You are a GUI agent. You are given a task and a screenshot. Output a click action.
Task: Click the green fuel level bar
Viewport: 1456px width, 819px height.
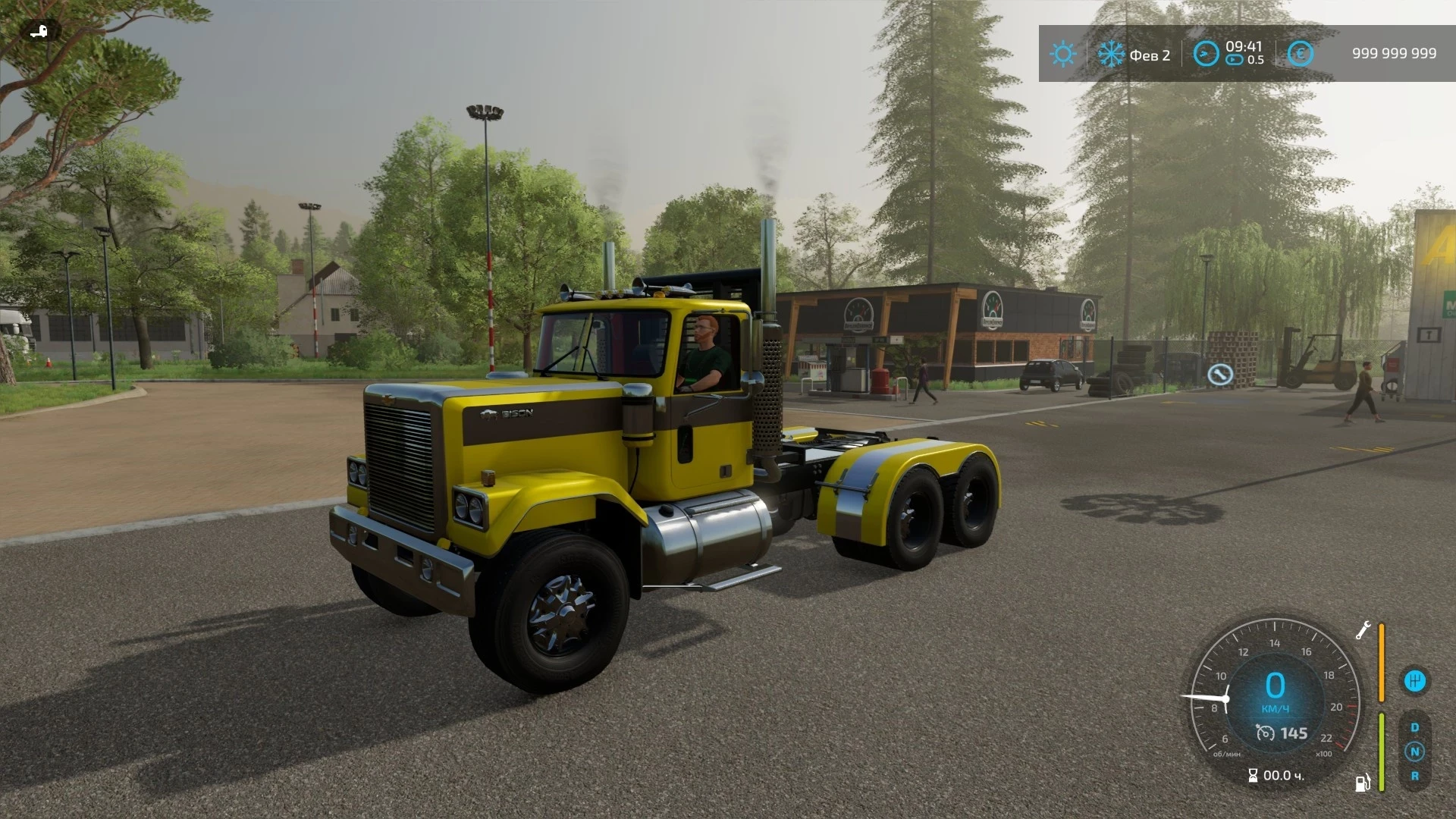(1382, 752)
